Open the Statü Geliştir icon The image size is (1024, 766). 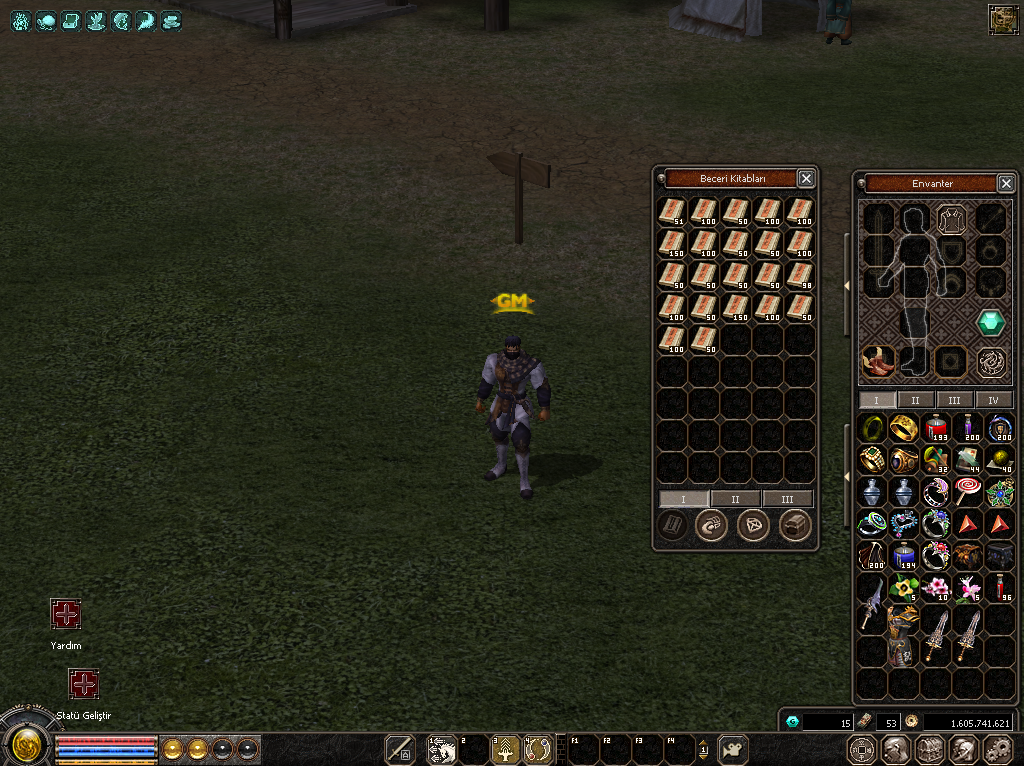(83, 684)
